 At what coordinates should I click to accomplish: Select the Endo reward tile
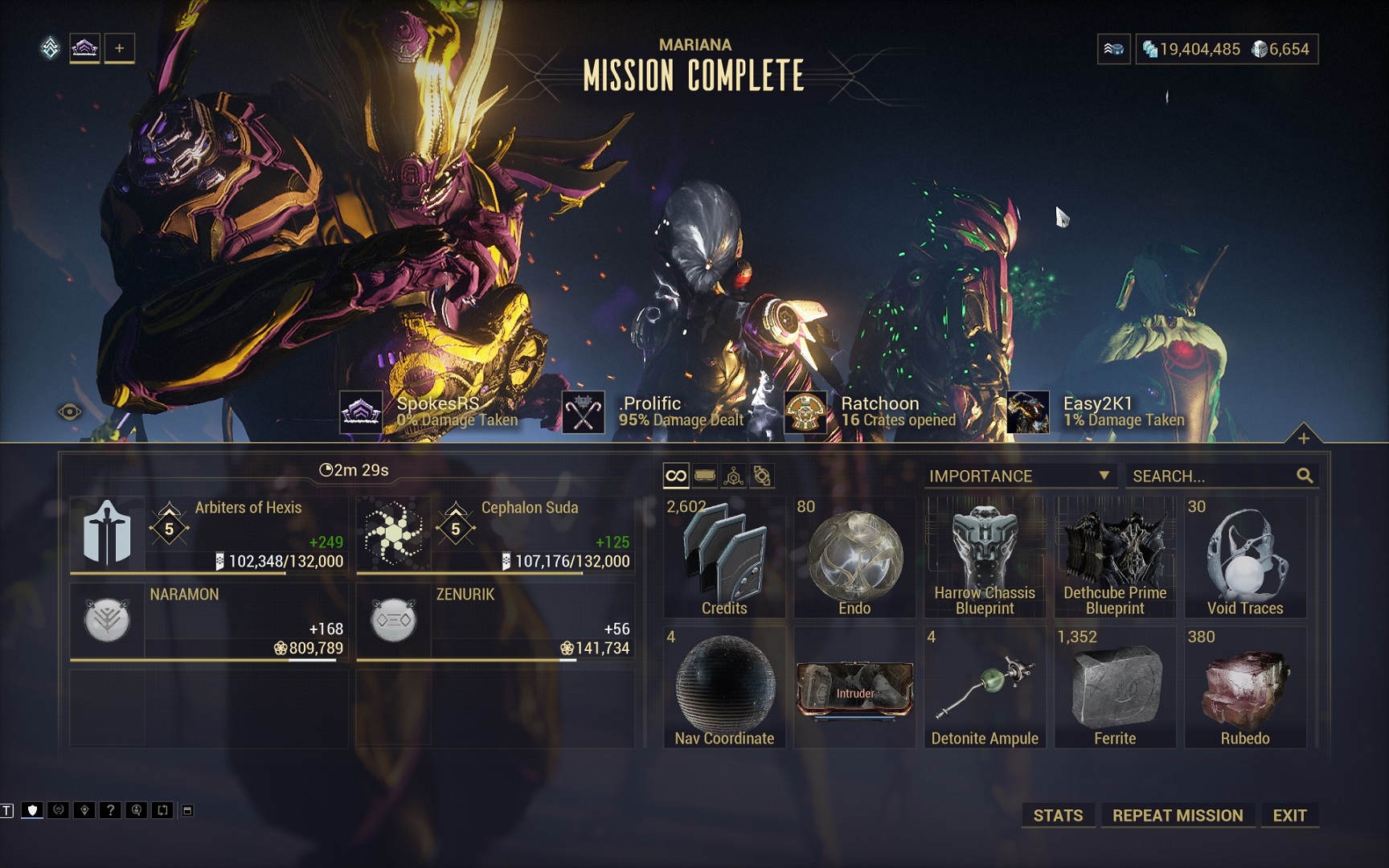pos(854,558)
